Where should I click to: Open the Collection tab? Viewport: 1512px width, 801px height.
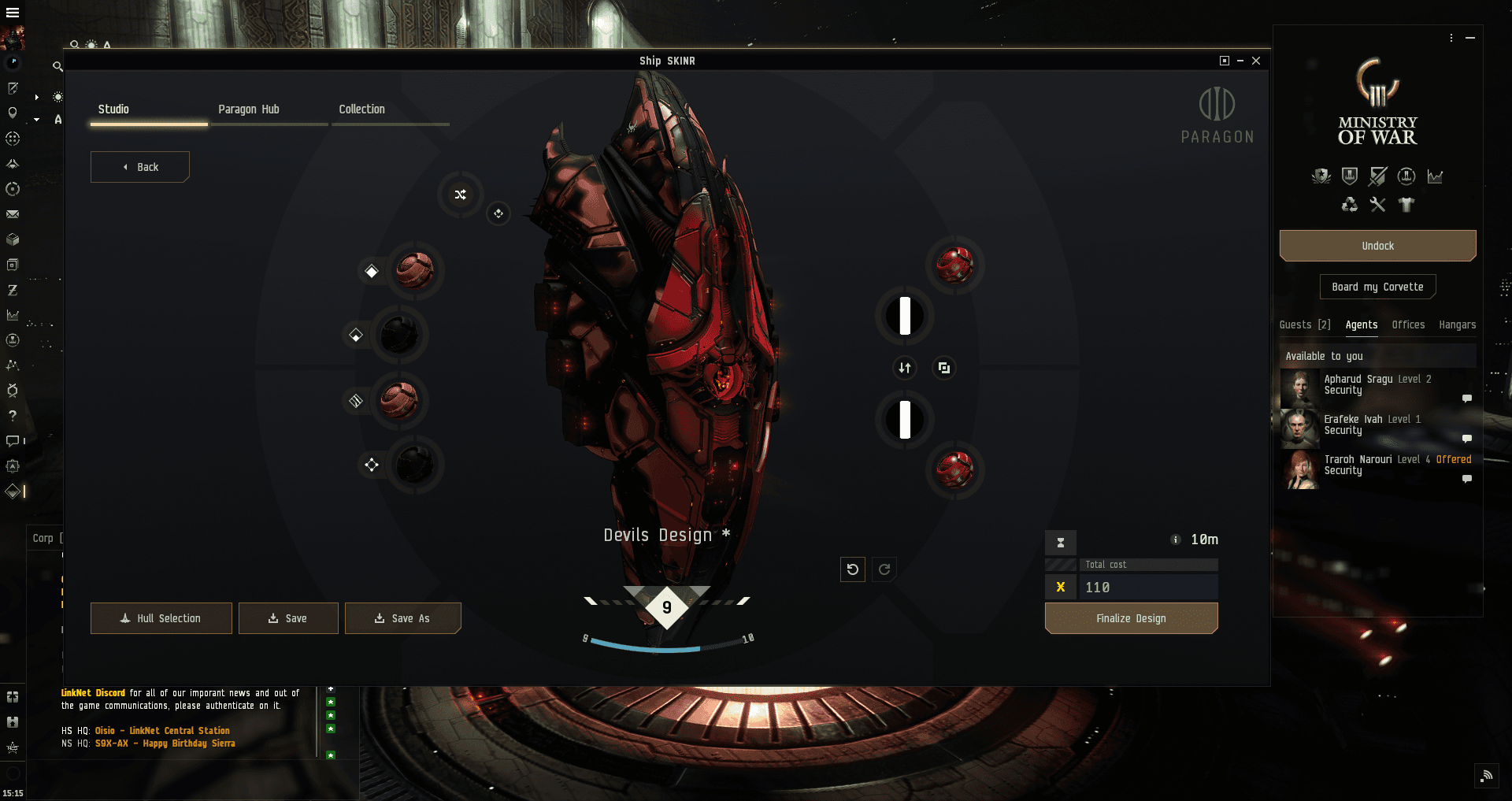point(362,109)
